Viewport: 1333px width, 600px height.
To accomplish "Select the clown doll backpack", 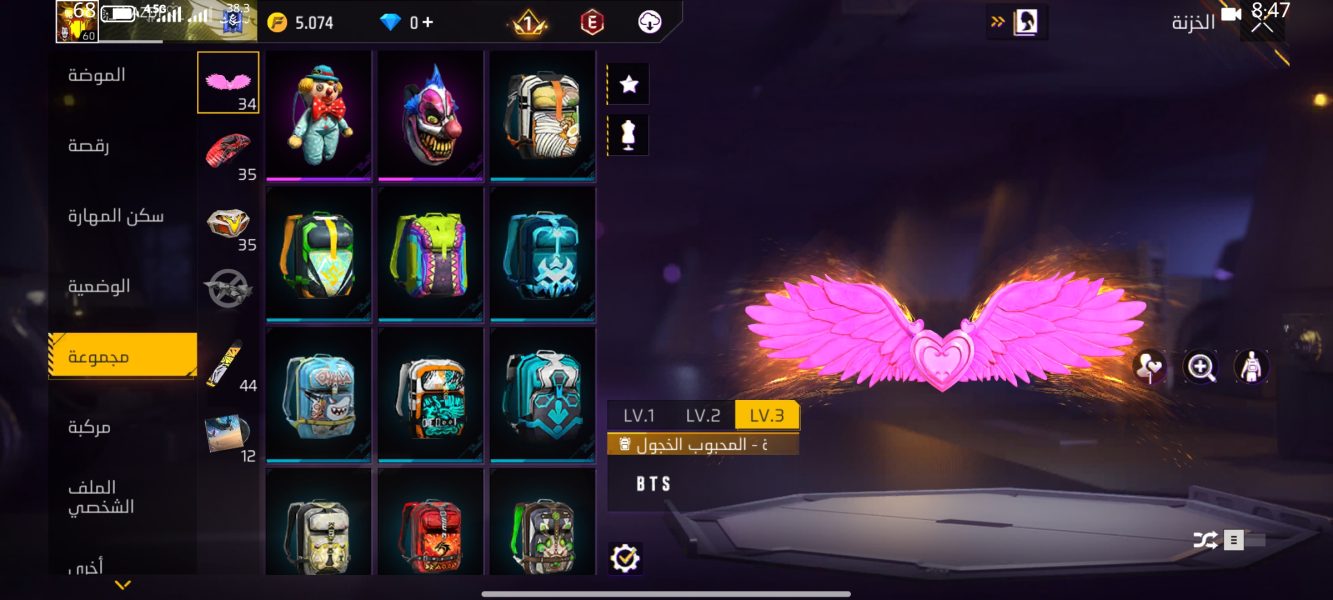I will pyautogui.click(x=319, y=115).
